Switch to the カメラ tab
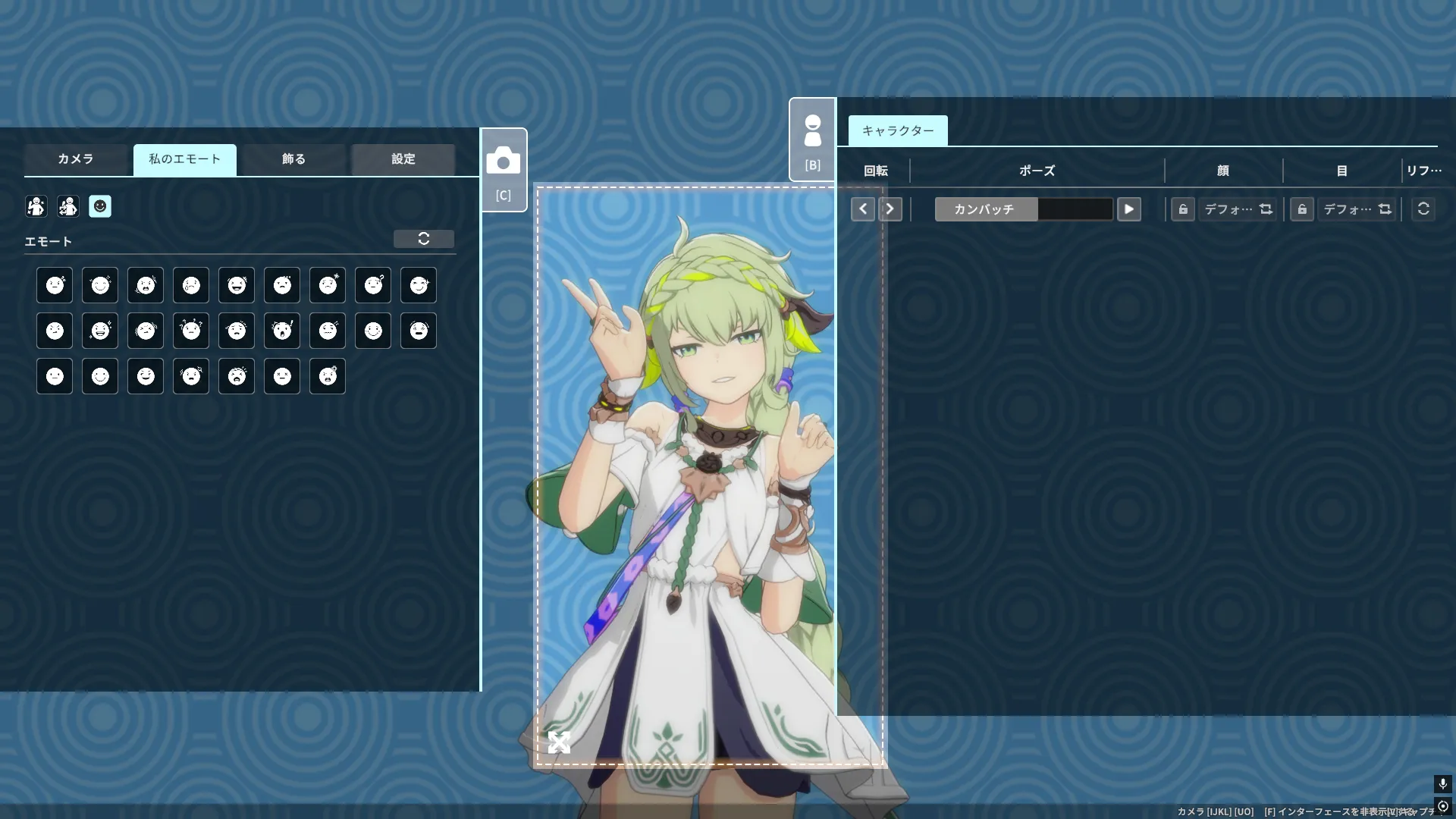This screenshot has height=819, width=1456. [76, 159]
